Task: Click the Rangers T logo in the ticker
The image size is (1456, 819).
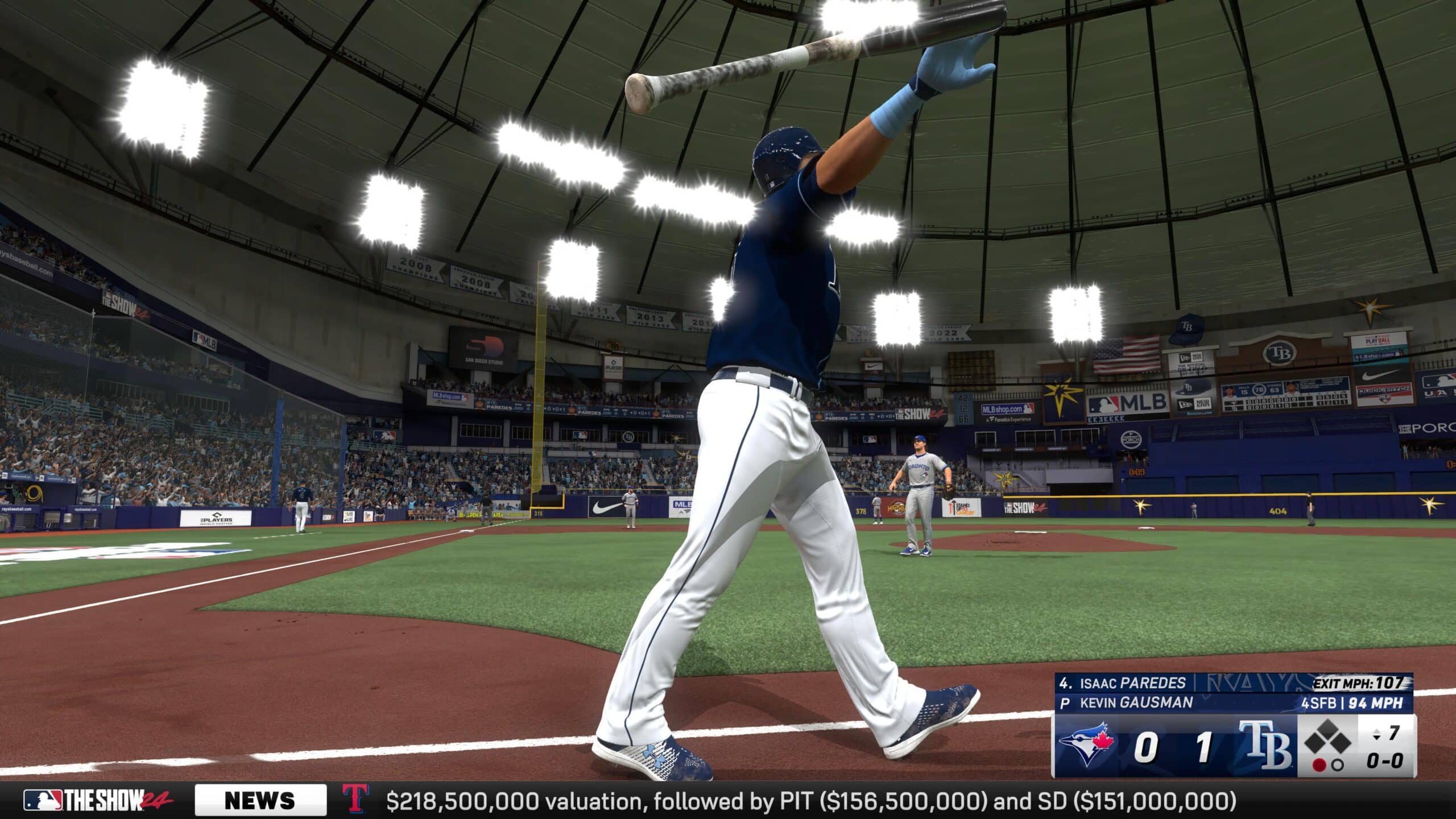Action: tap(356, 799)
